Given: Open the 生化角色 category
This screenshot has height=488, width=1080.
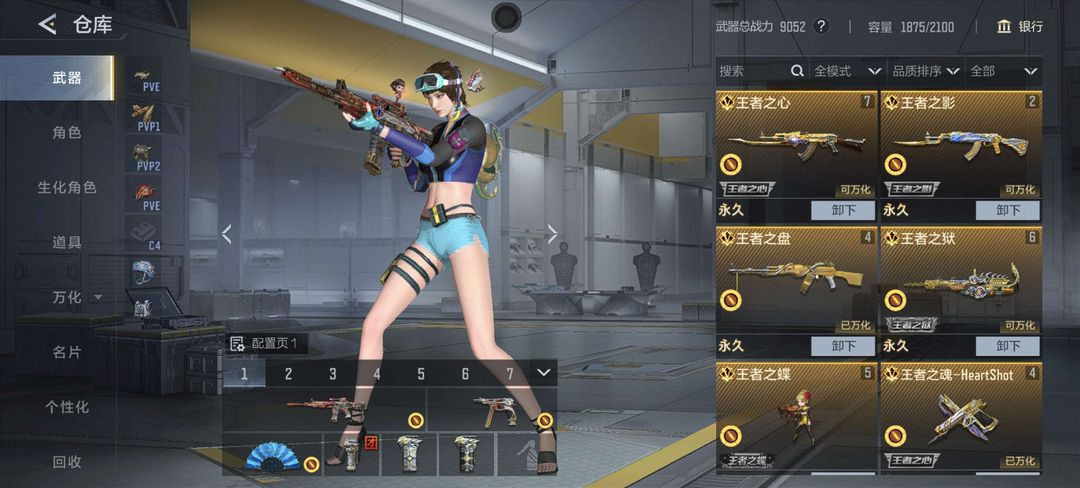Looking at the screenshot, I should click(x=67, y=187).
